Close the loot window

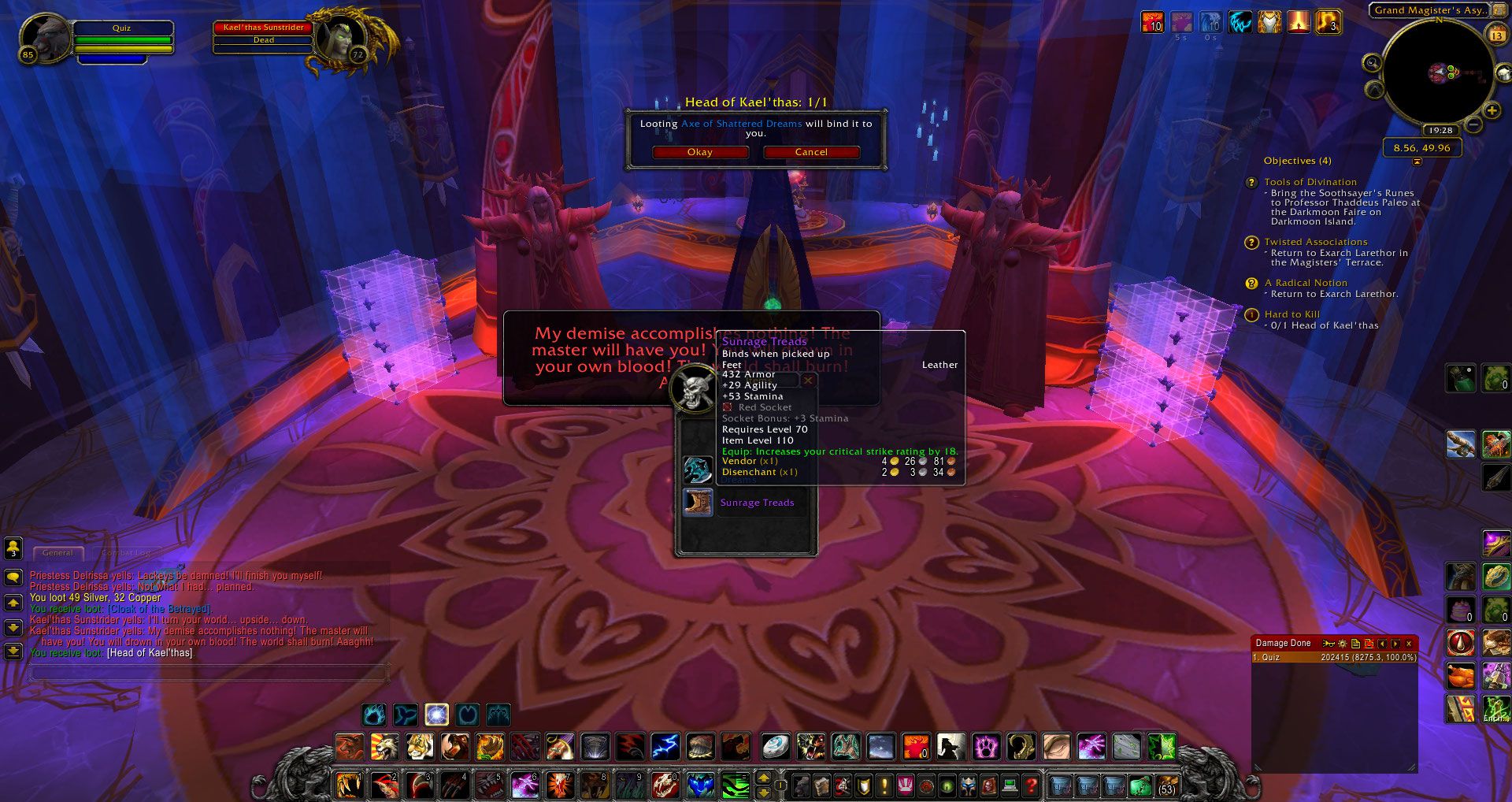tap(807, 381)
